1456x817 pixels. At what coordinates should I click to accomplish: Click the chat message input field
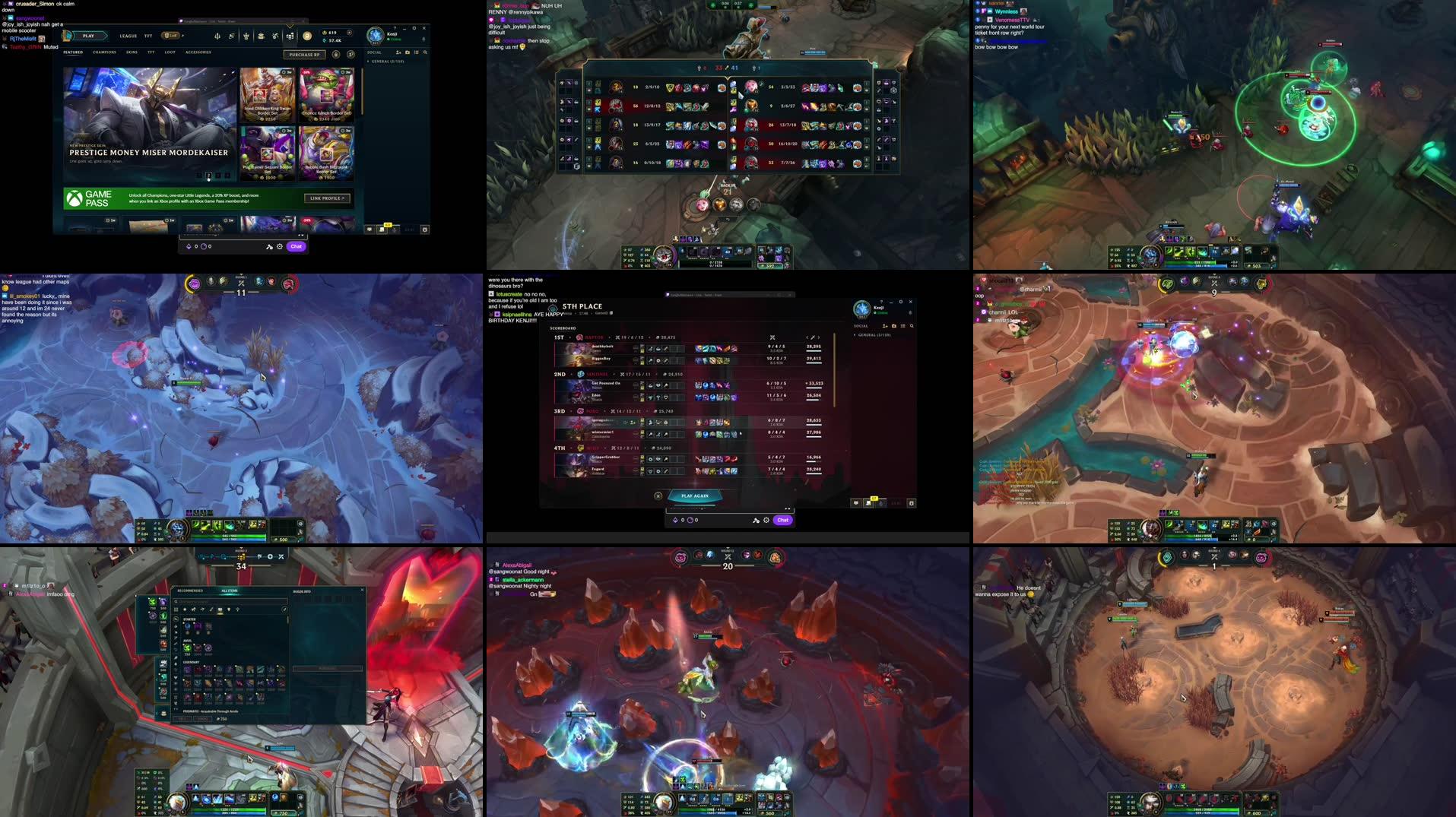tap(228, 235)
